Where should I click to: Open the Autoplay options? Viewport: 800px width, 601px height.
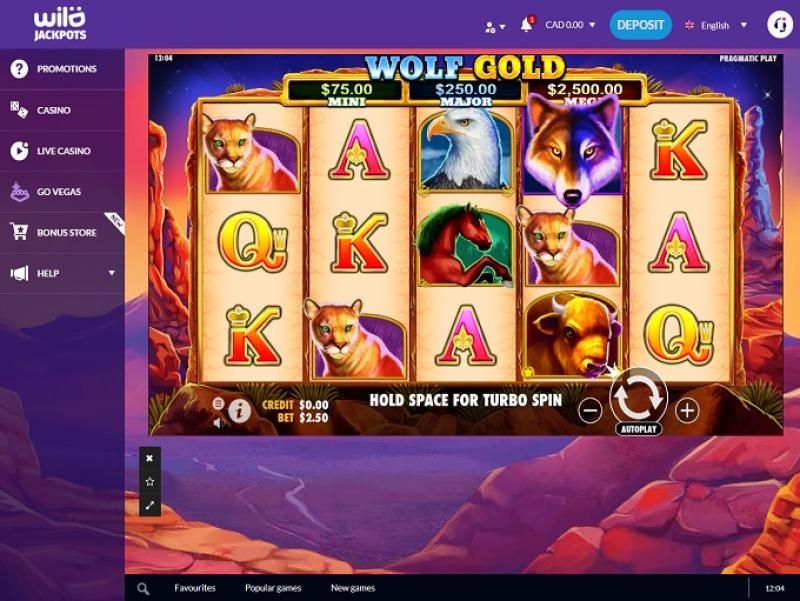click(638, 429)
